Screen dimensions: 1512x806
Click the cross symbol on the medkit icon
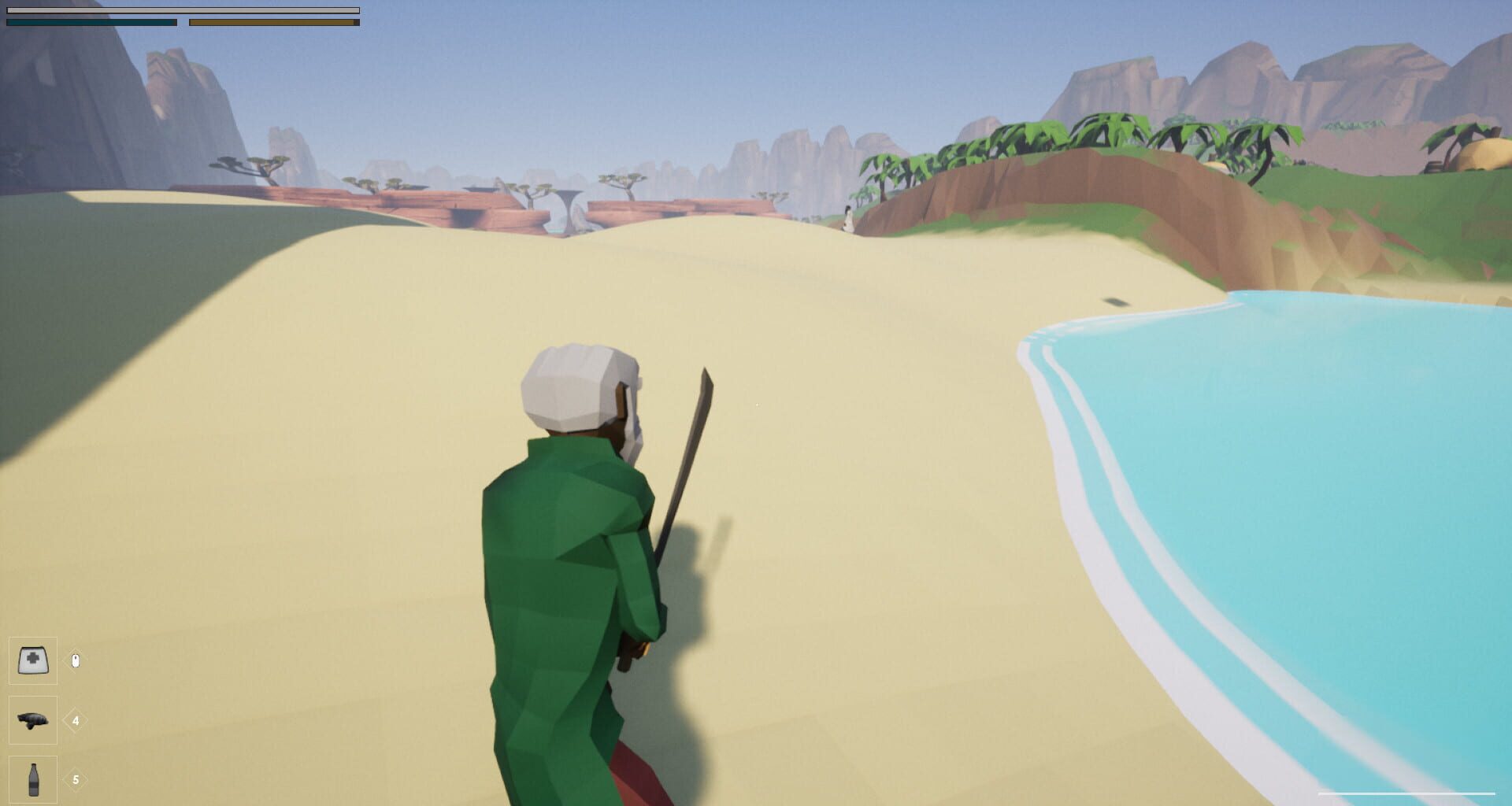point(32,658)
